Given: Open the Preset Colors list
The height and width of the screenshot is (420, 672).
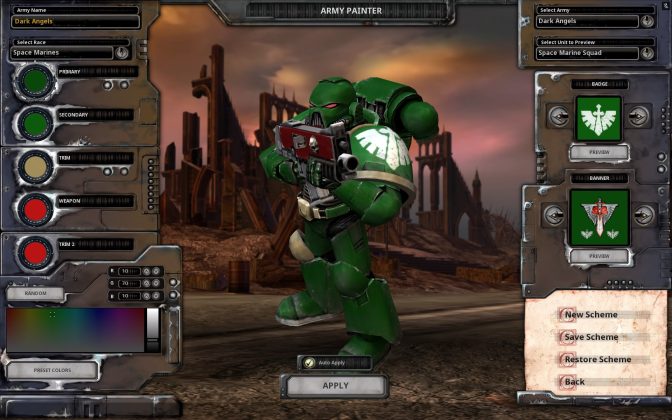Looking at the screenshot, I should click(50, 370).
